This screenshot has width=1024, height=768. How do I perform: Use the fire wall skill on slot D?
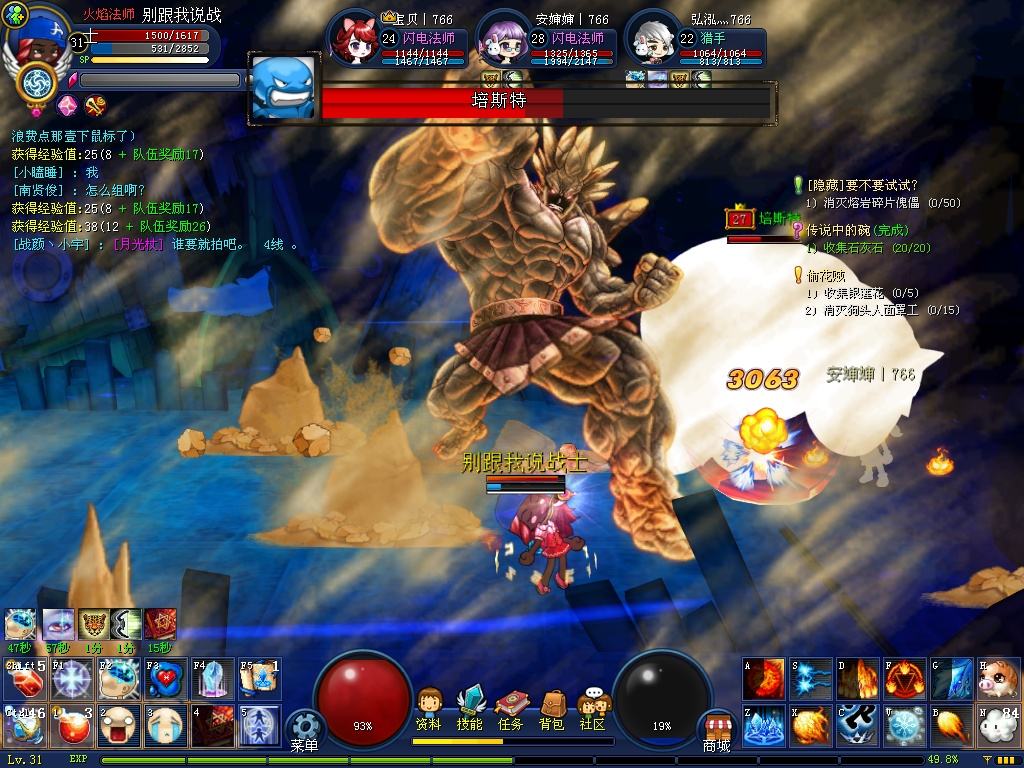pos(858,679)
